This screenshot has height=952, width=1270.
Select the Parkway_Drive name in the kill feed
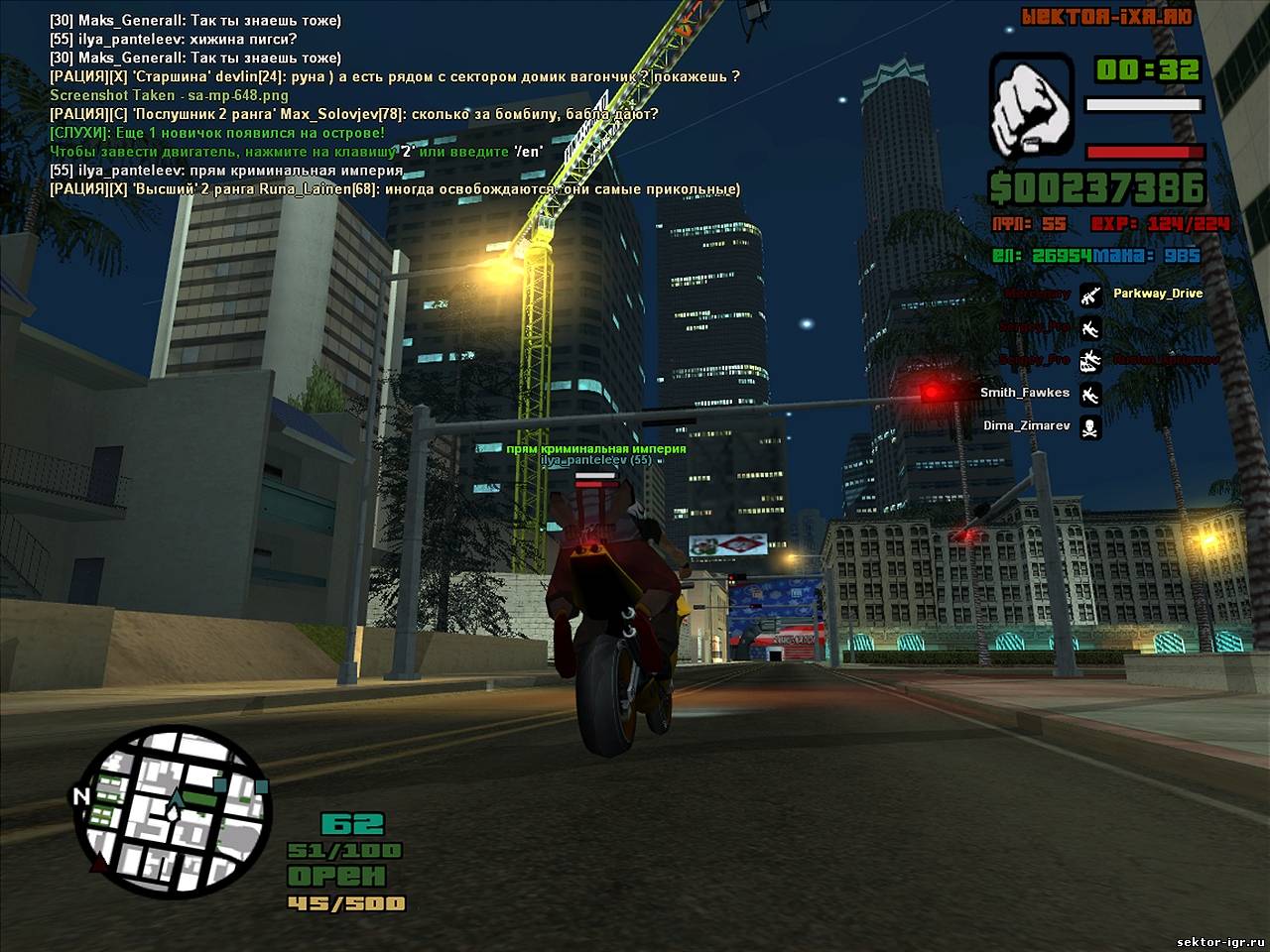point(1157,294)
